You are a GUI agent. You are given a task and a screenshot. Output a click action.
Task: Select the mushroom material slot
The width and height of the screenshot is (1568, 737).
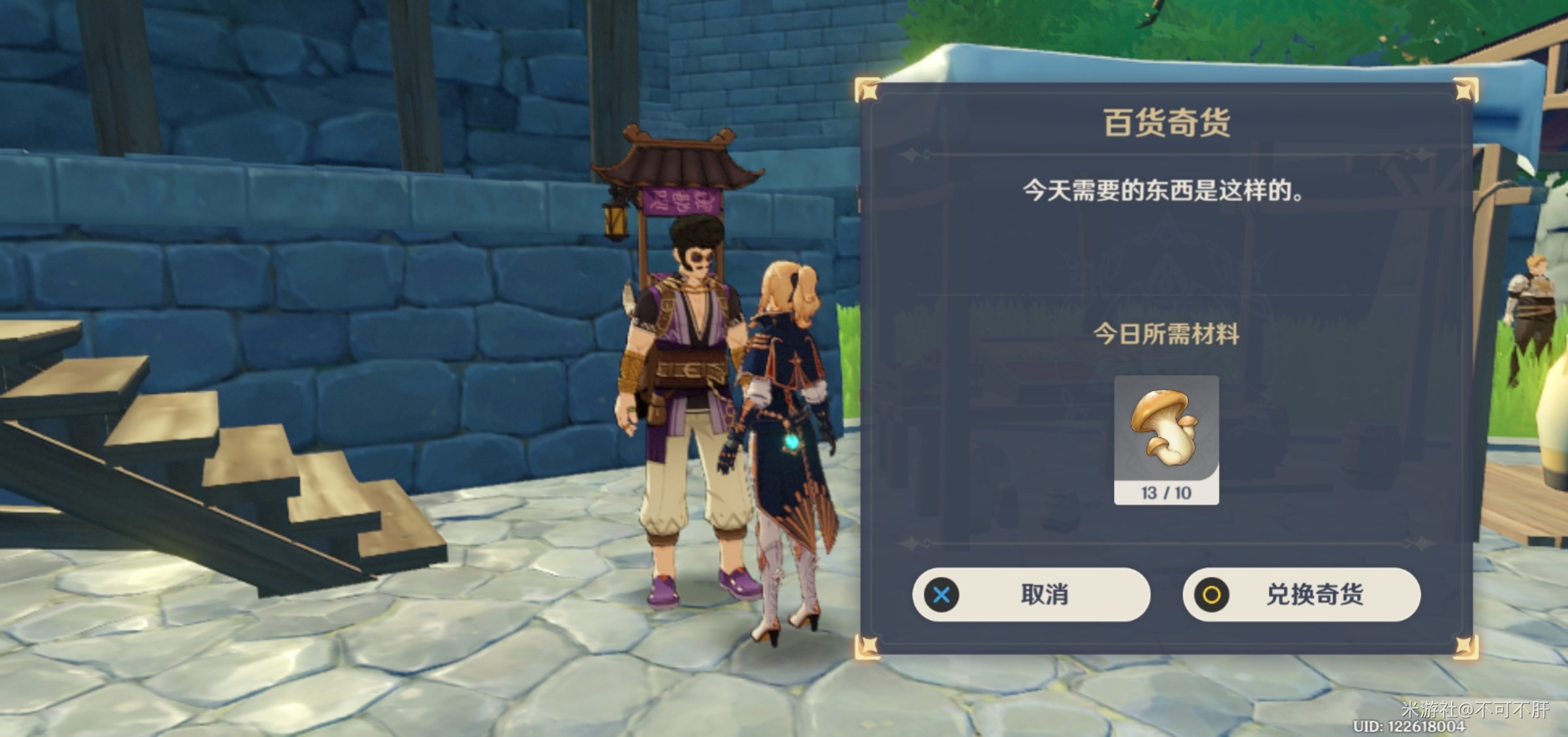tap(1166, 439)
